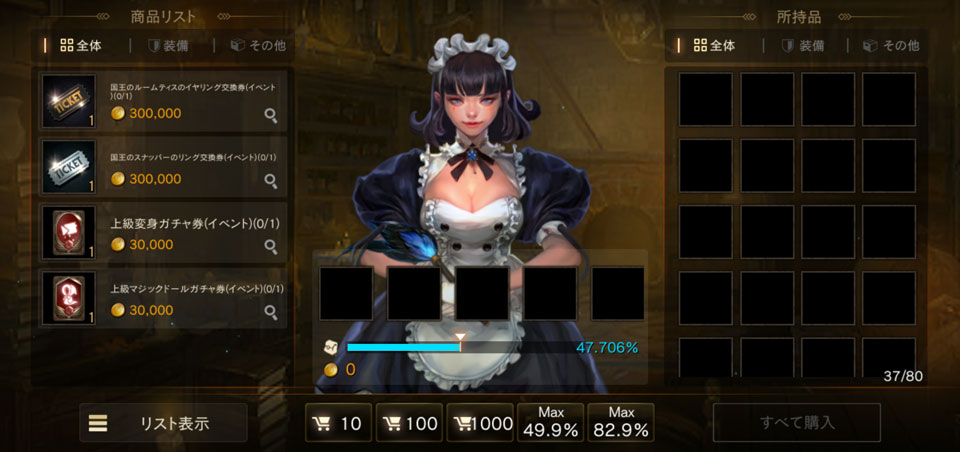Click the すべて購入 buy-all button

pyautogui.click(x=797, y=423)
